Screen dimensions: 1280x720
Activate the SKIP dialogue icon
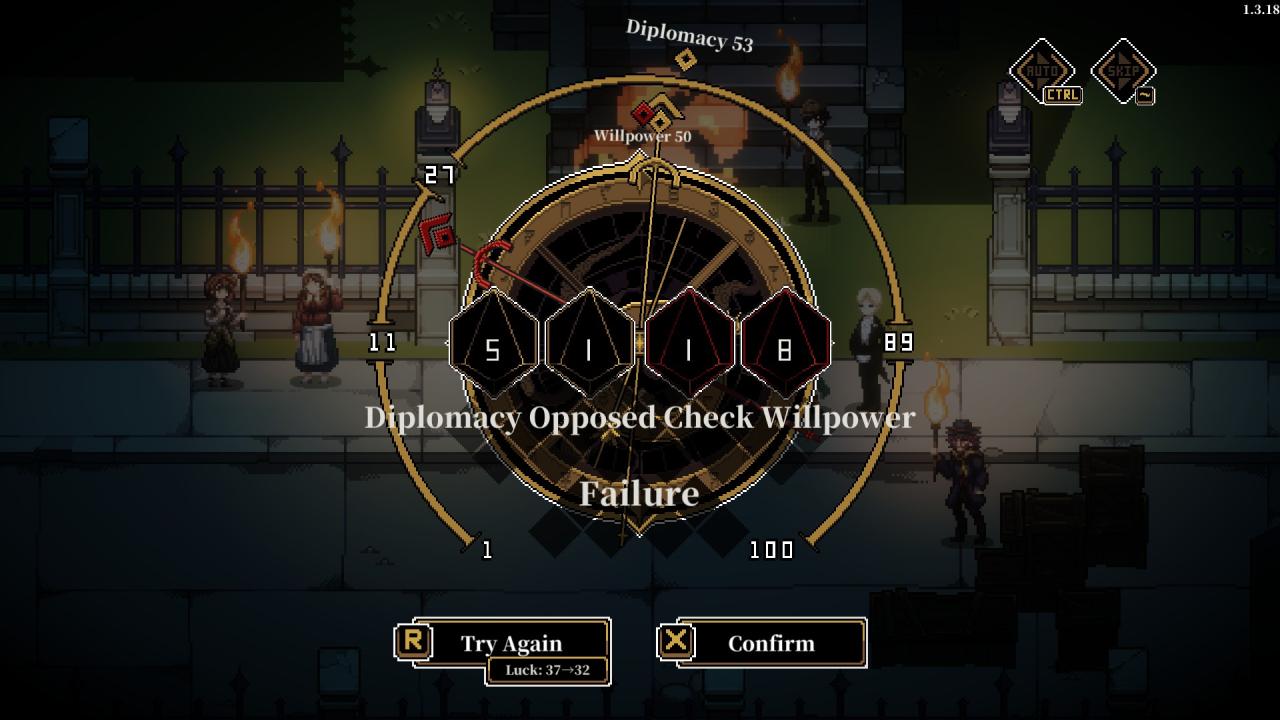(1122, 71)
